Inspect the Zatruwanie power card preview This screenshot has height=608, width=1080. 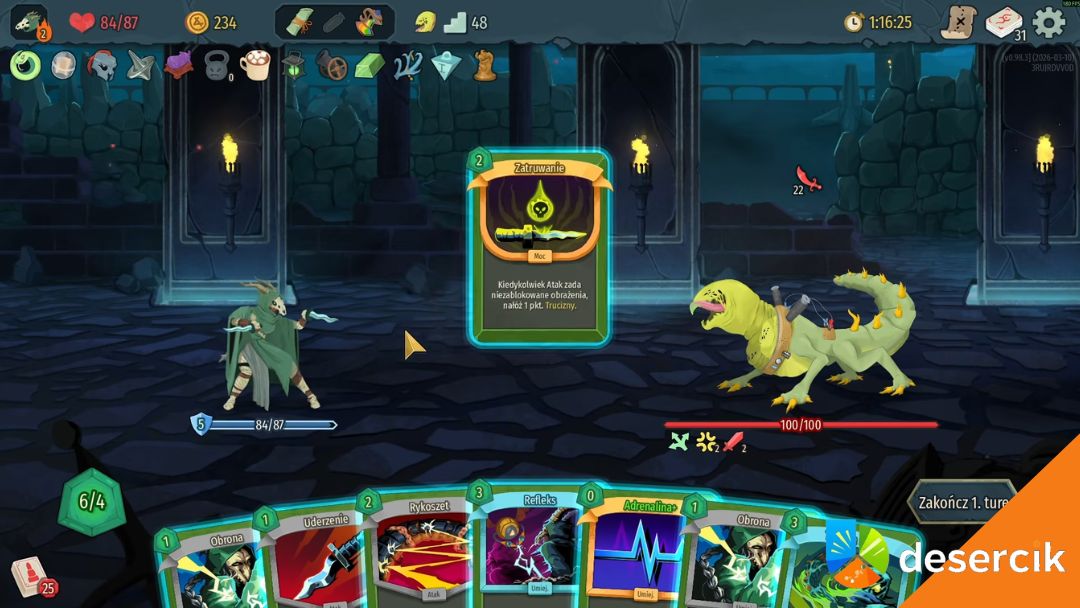pyautogui.click(x=539, y=247)
